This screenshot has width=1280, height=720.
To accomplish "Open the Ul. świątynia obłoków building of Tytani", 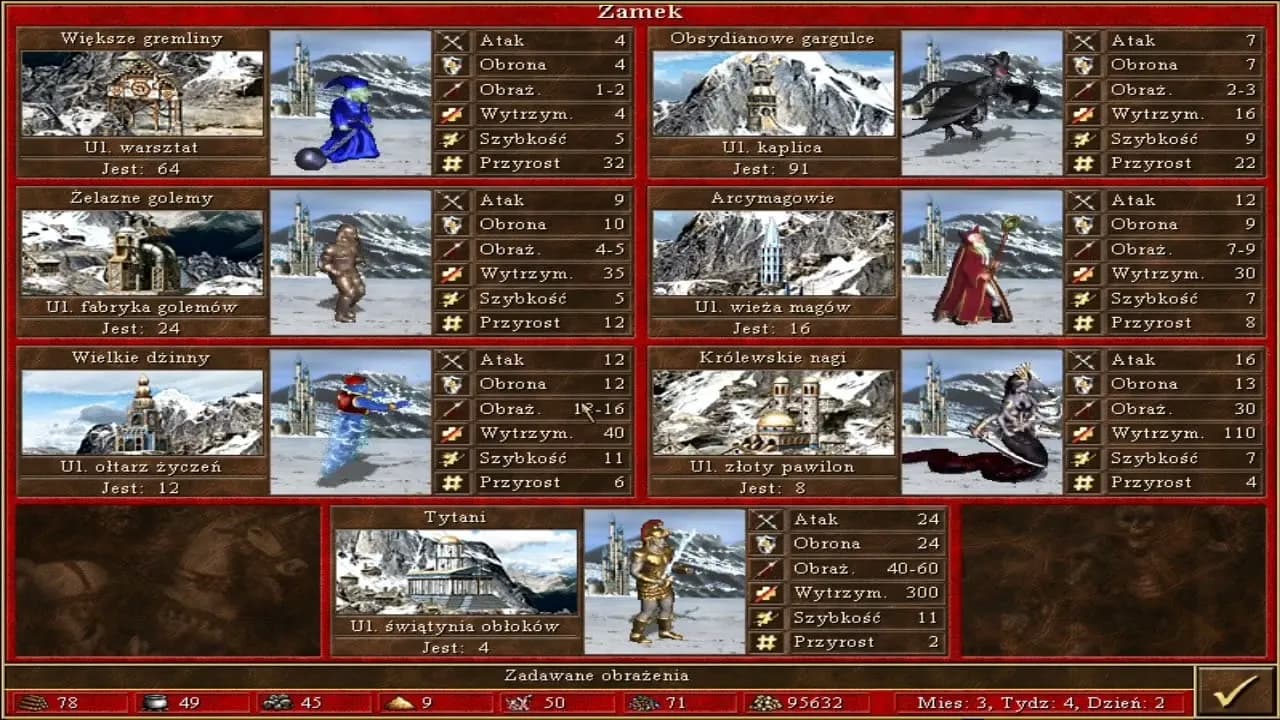I will click(455, 570).
